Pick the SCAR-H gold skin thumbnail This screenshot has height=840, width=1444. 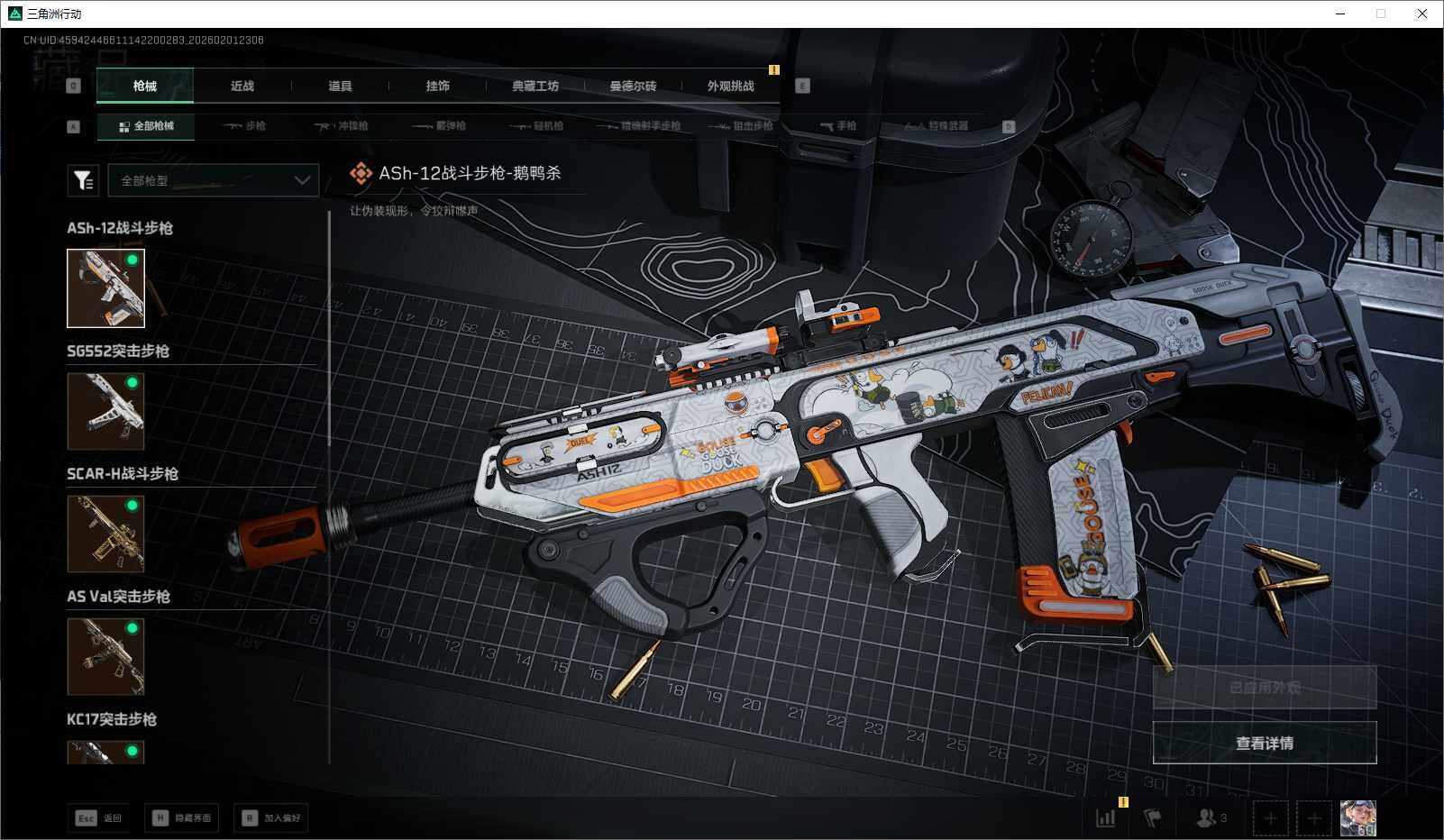pos(105,534)
